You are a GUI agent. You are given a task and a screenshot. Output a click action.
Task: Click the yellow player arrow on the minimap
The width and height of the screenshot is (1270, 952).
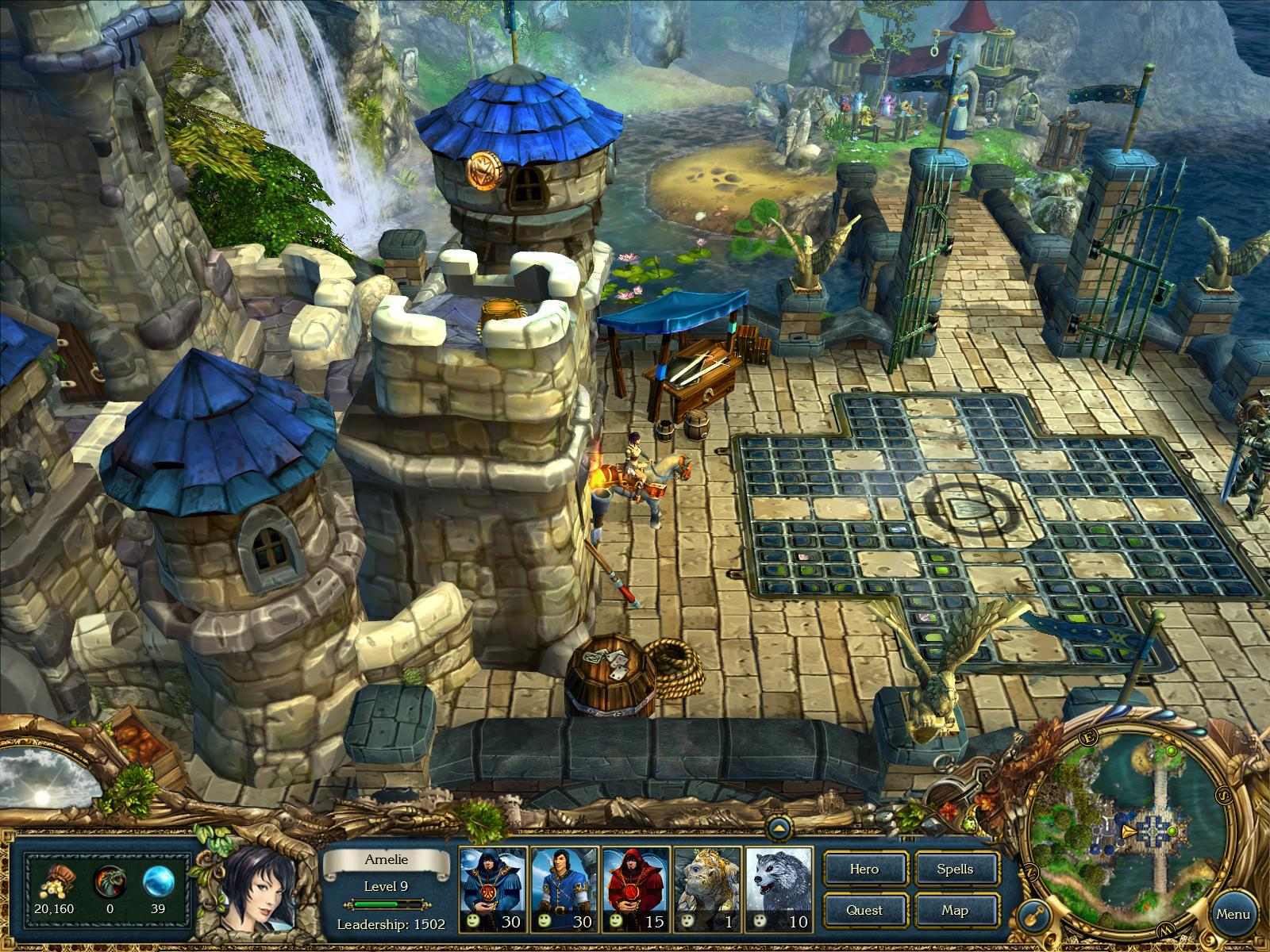tap(1128, 831)
